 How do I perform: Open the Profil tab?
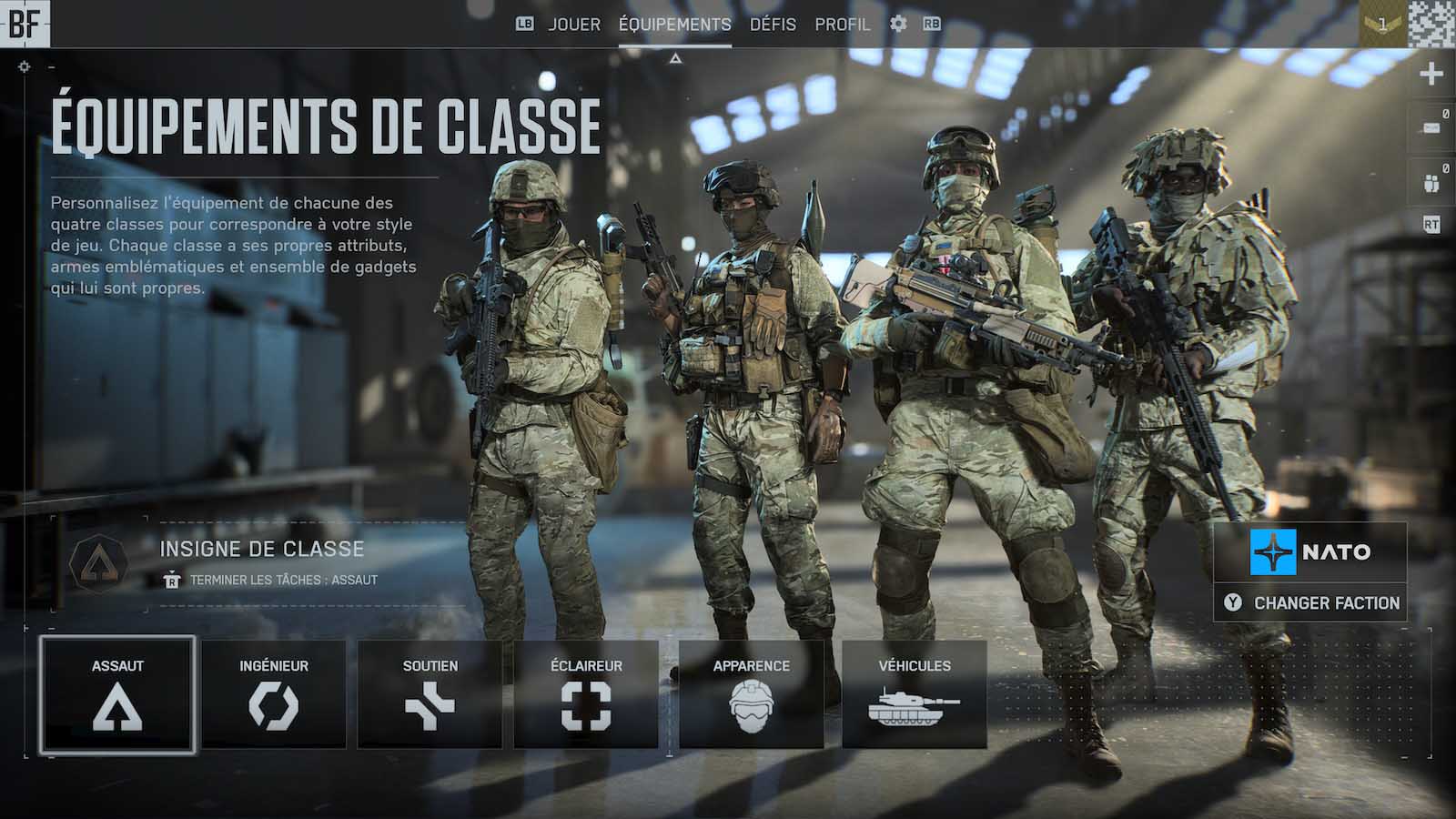tap(842, 25)
